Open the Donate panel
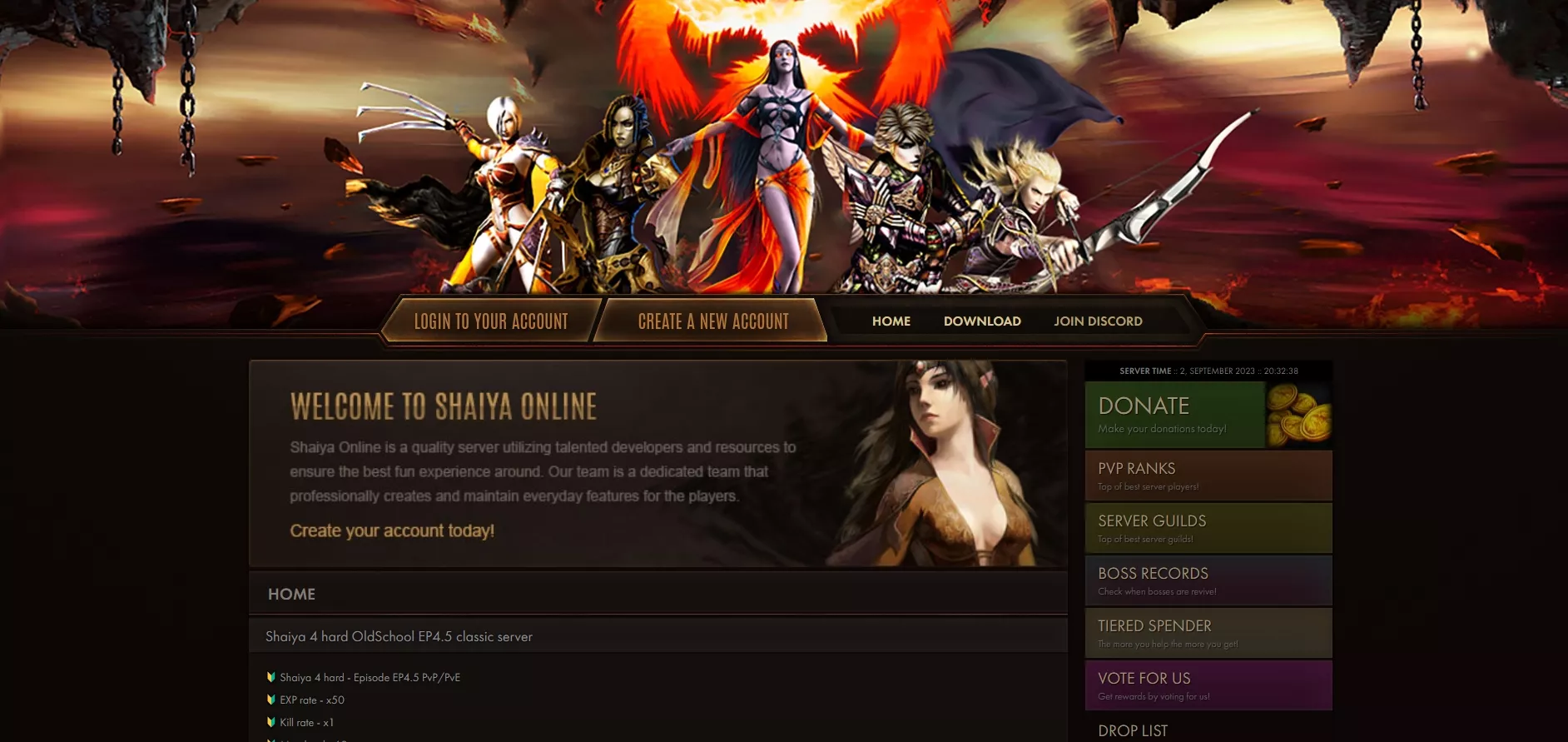The width and height of the screenshot is (1568, 742). (x=1208, y=415)
